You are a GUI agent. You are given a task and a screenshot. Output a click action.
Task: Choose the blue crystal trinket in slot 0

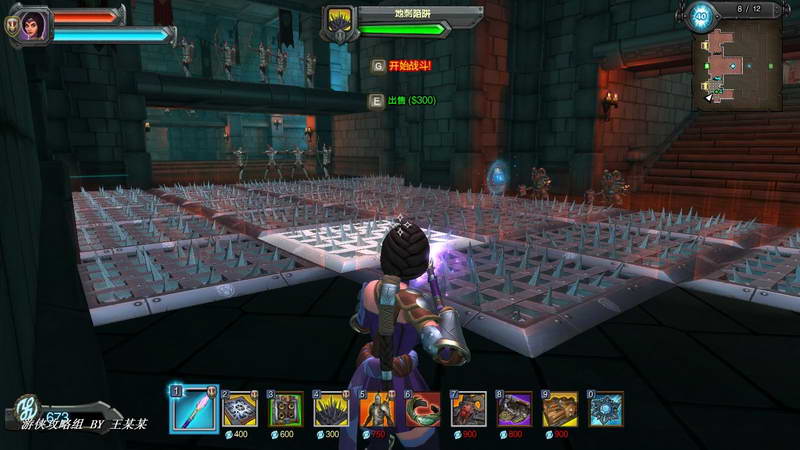606,408
